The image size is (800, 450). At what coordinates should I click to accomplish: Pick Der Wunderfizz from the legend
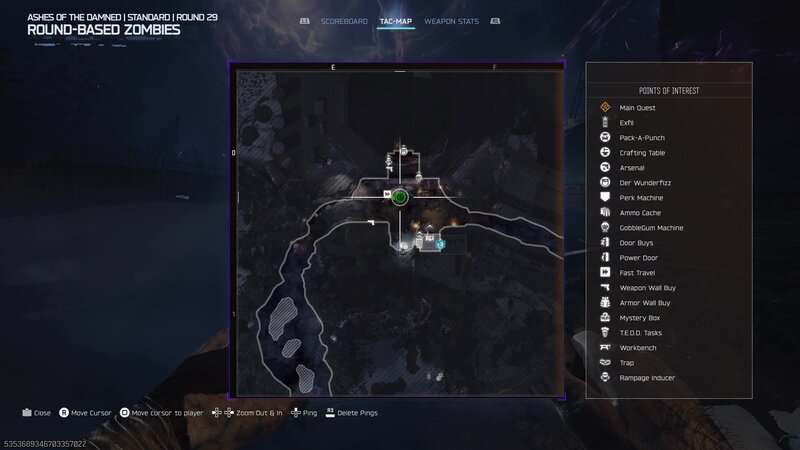point(641,182)
